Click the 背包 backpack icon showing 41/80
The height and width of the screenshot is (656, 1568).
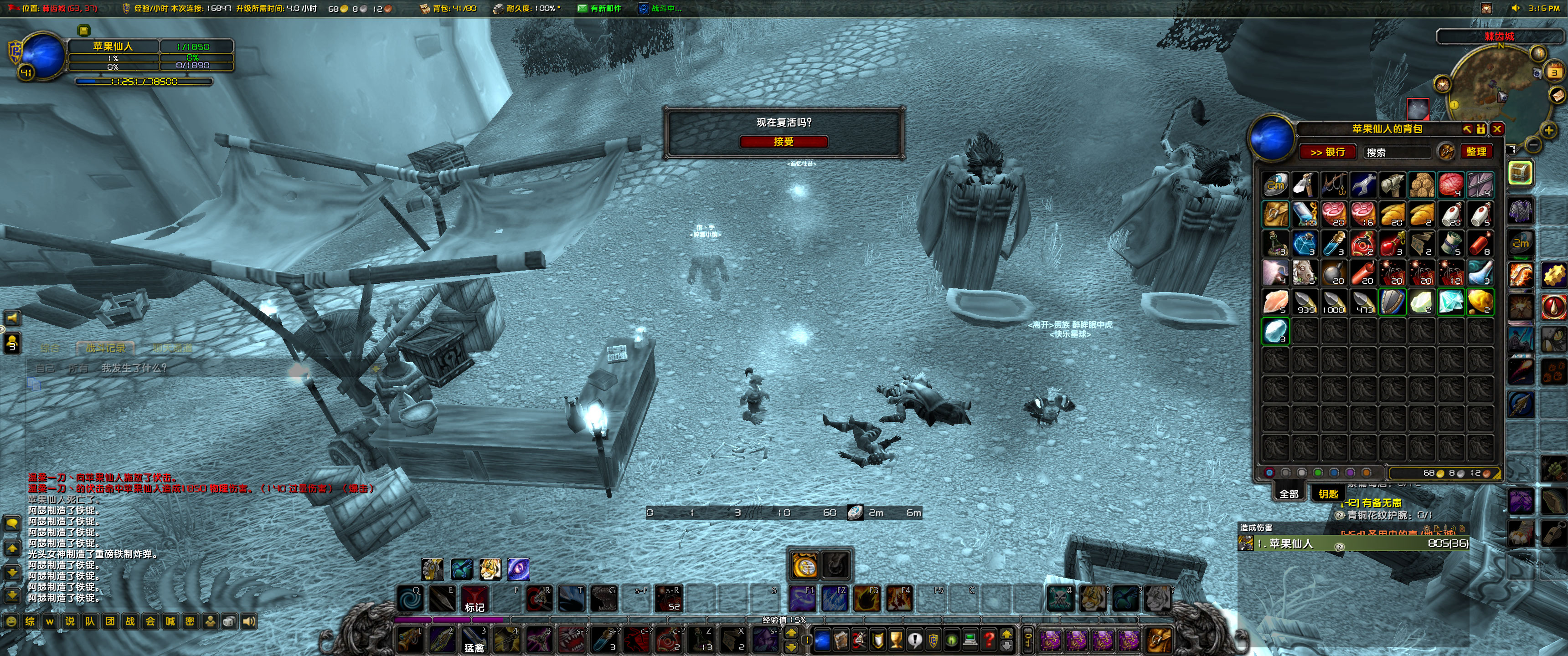click(424, 9)
